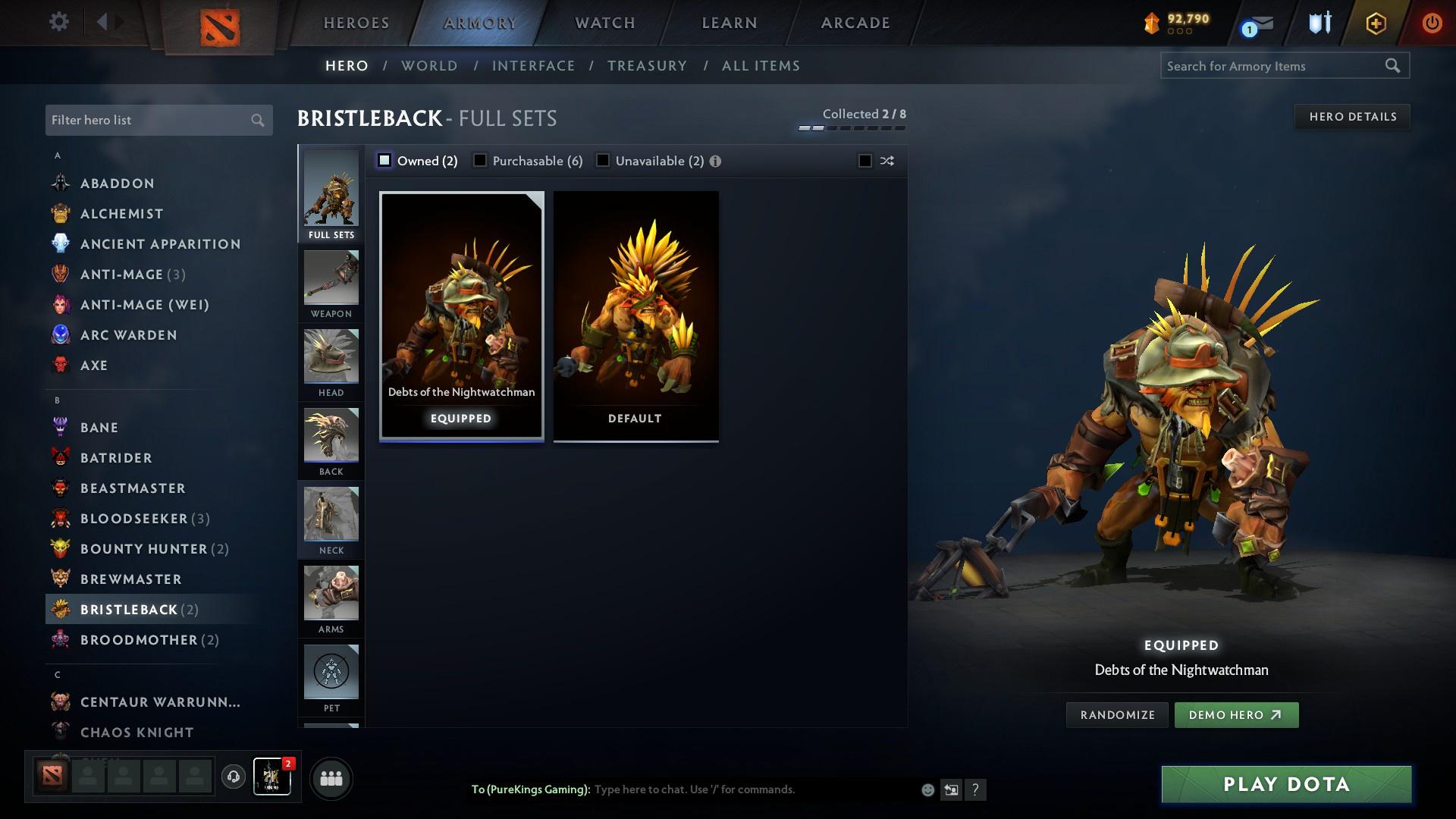Click the Armory search magnifier icon

pos(1394,66)
